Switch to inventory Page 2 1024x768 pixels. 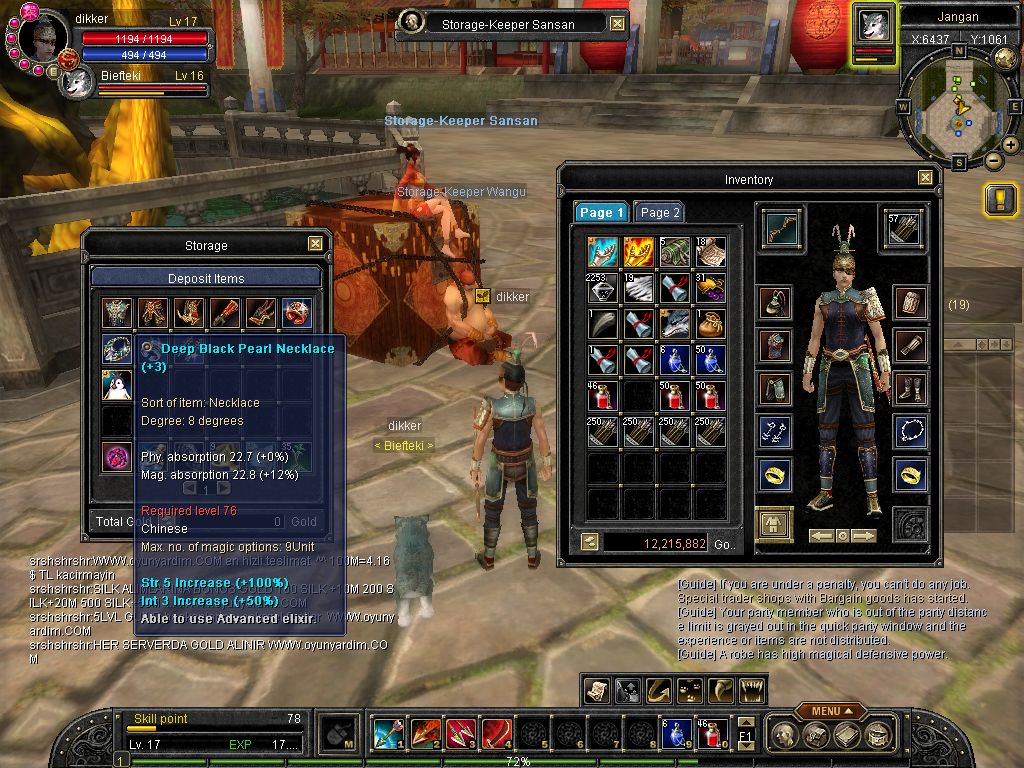pyautogui.click(x=660, y=212)
